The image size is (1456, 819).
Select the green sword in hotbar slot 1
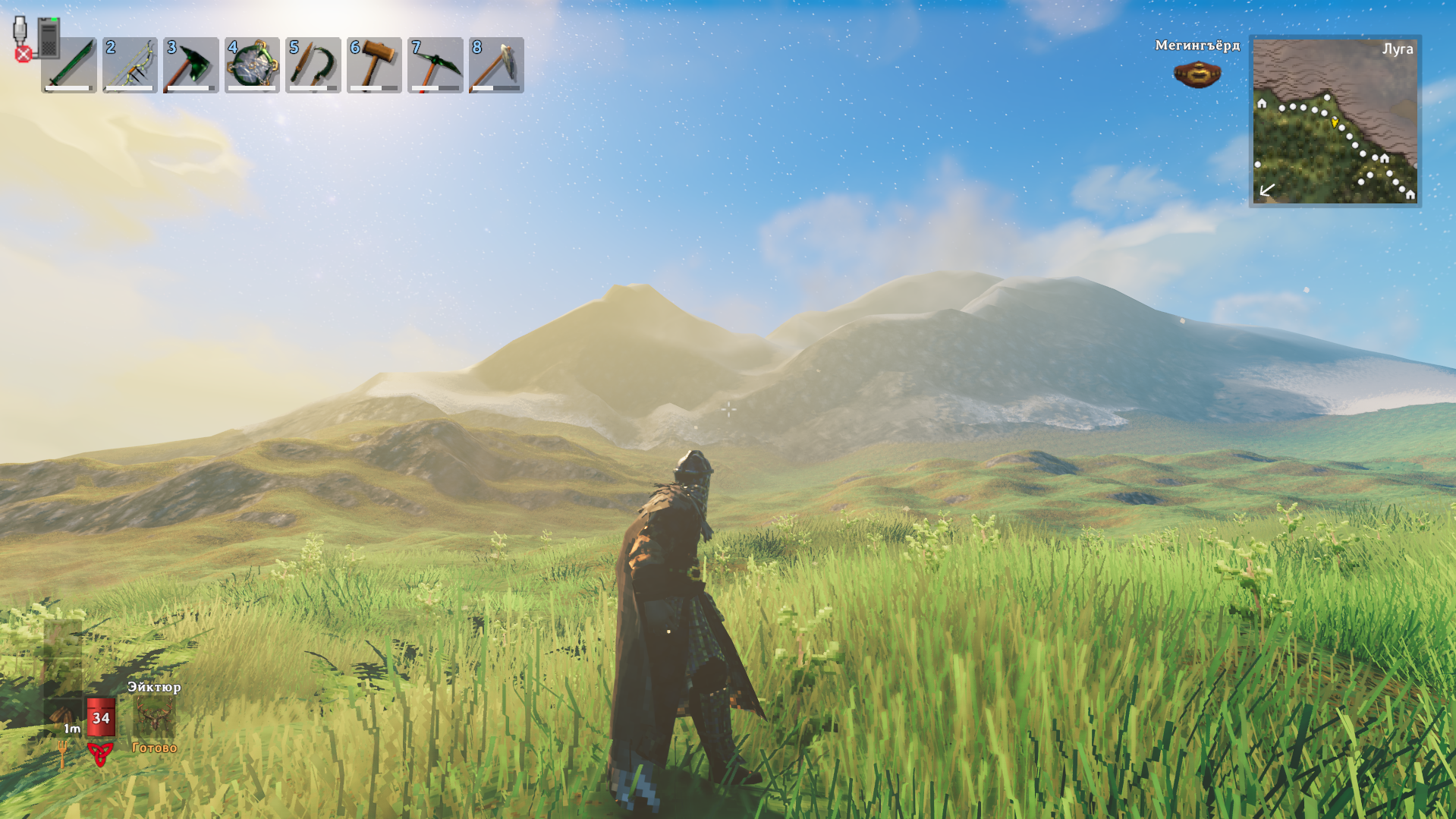point(69,65)
